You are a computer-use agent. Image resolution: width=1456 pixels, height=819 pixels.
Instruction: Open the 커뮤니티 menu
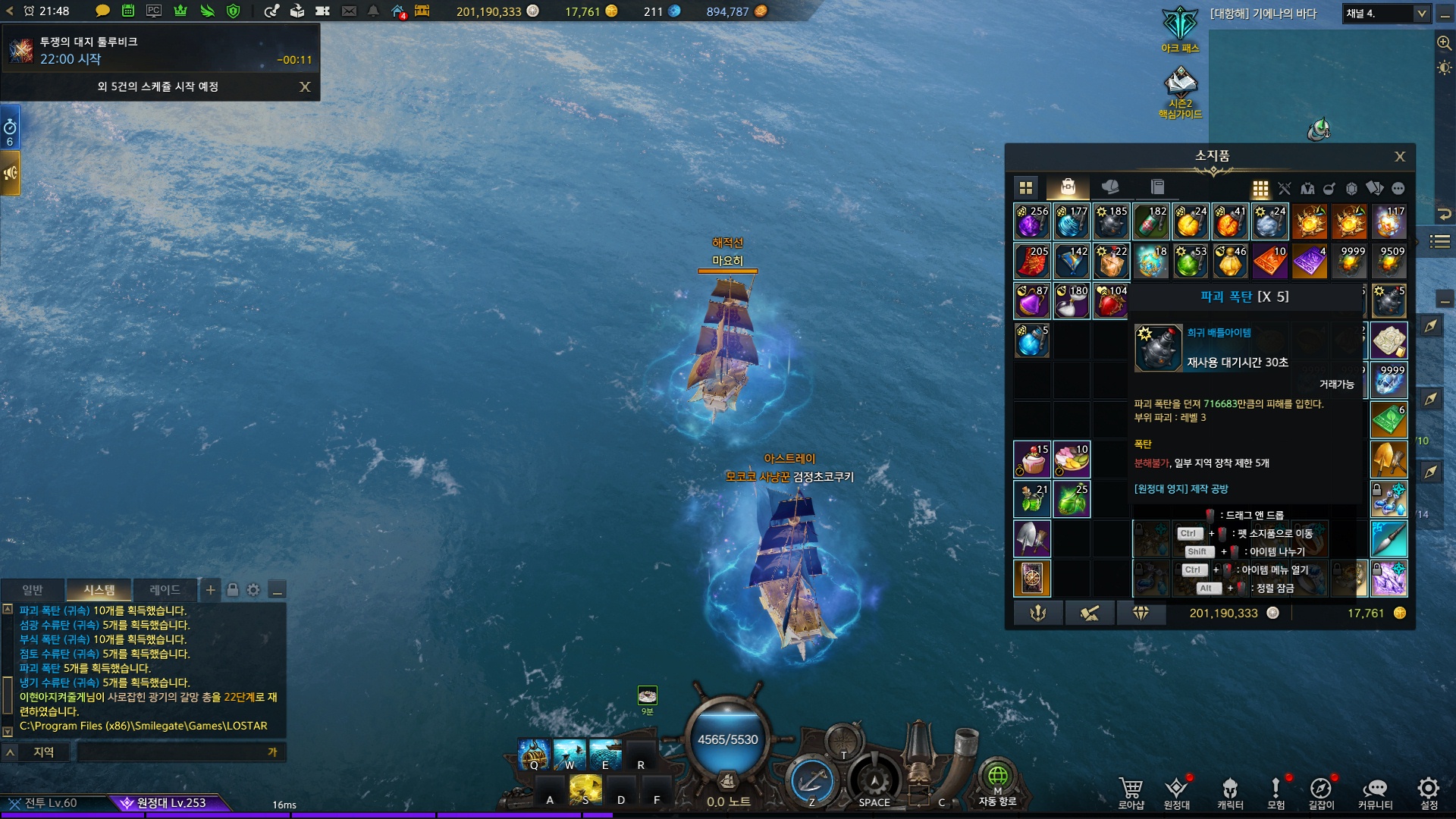[x=1375, y=792]
